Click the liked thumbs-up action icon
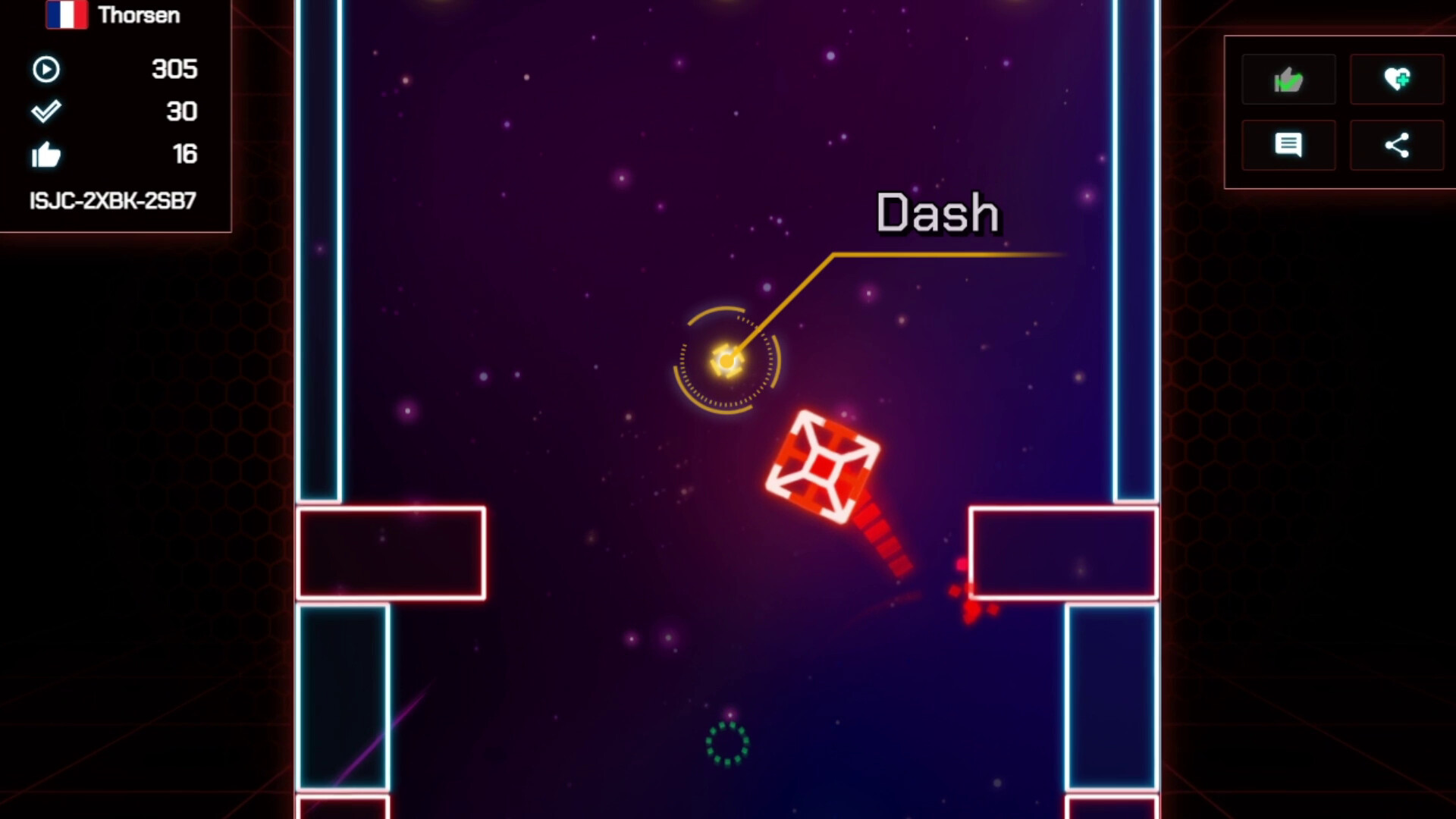This screenshot has width=1456, height=819. pyautogui.click(x=1288, y=79)
